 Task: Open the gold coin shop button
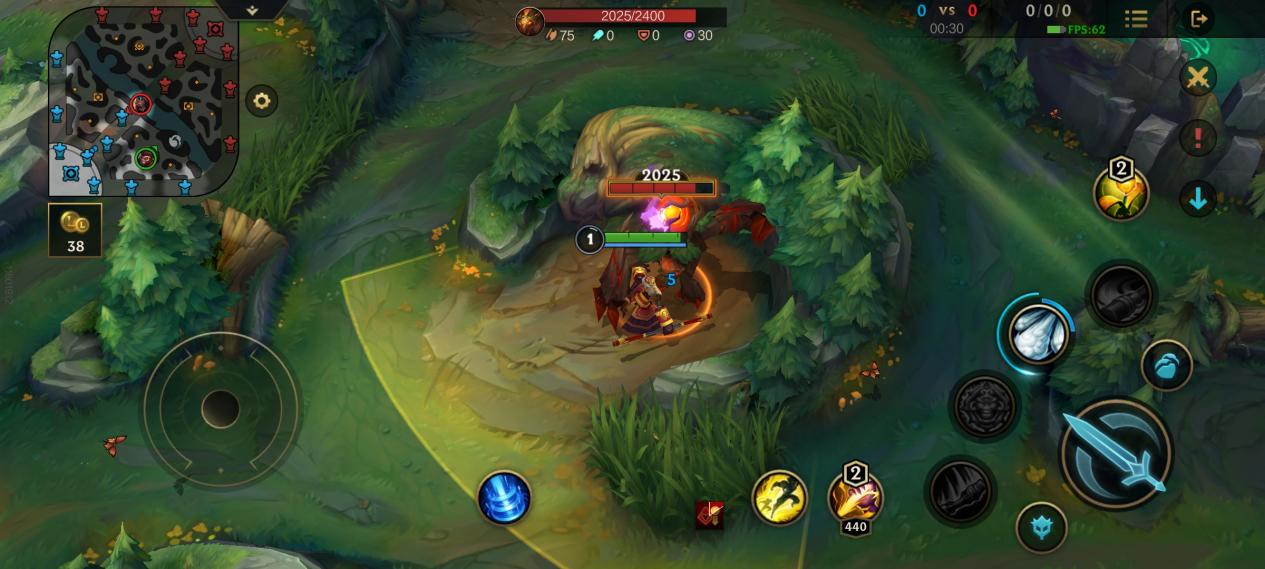click(75, 229)
